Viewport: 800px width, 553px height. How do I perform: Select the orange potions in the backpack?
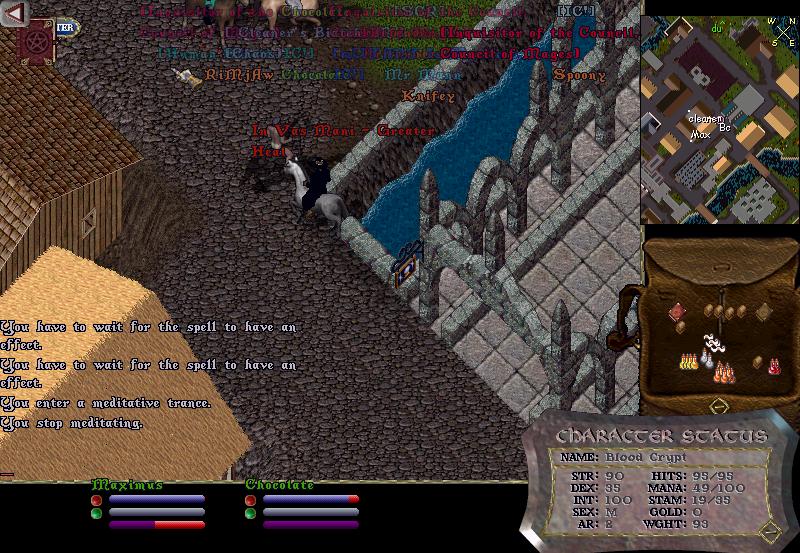click(x=723, y=373)
